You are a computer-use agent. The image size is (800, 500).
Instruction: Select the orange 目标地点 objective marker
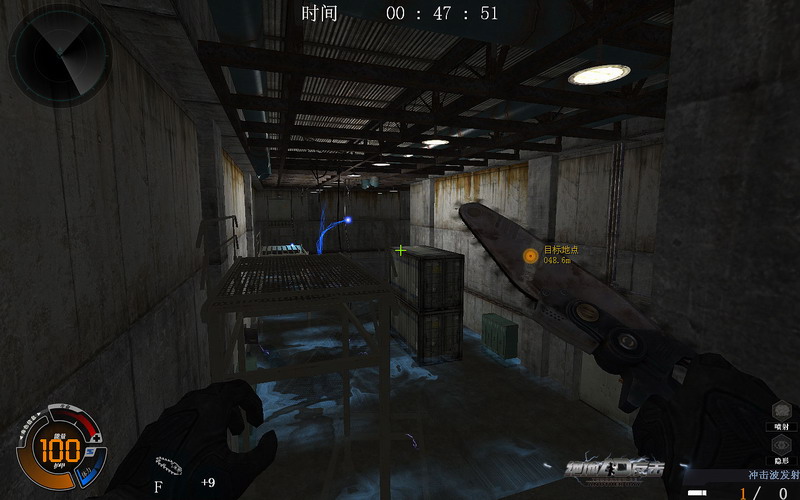[x=531, y=256]
